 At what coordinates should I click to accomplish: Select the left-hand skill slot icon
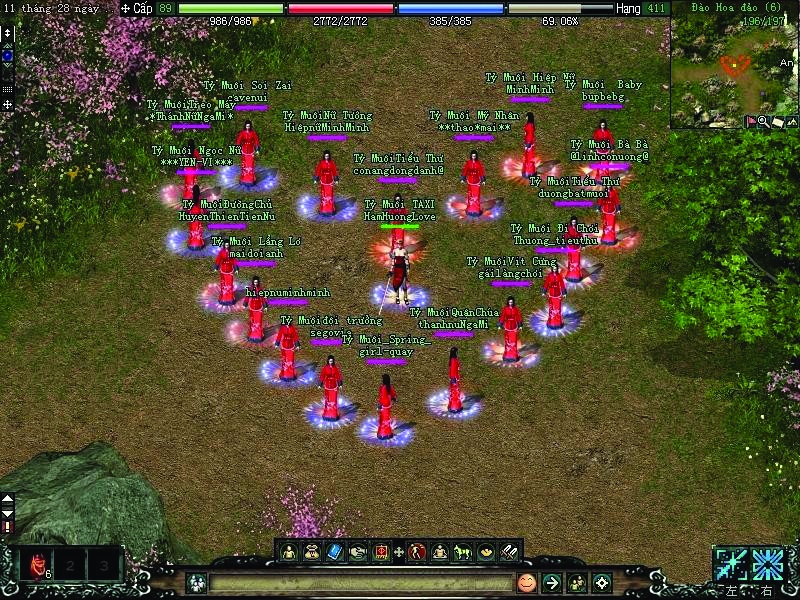[x=731, y=564]
